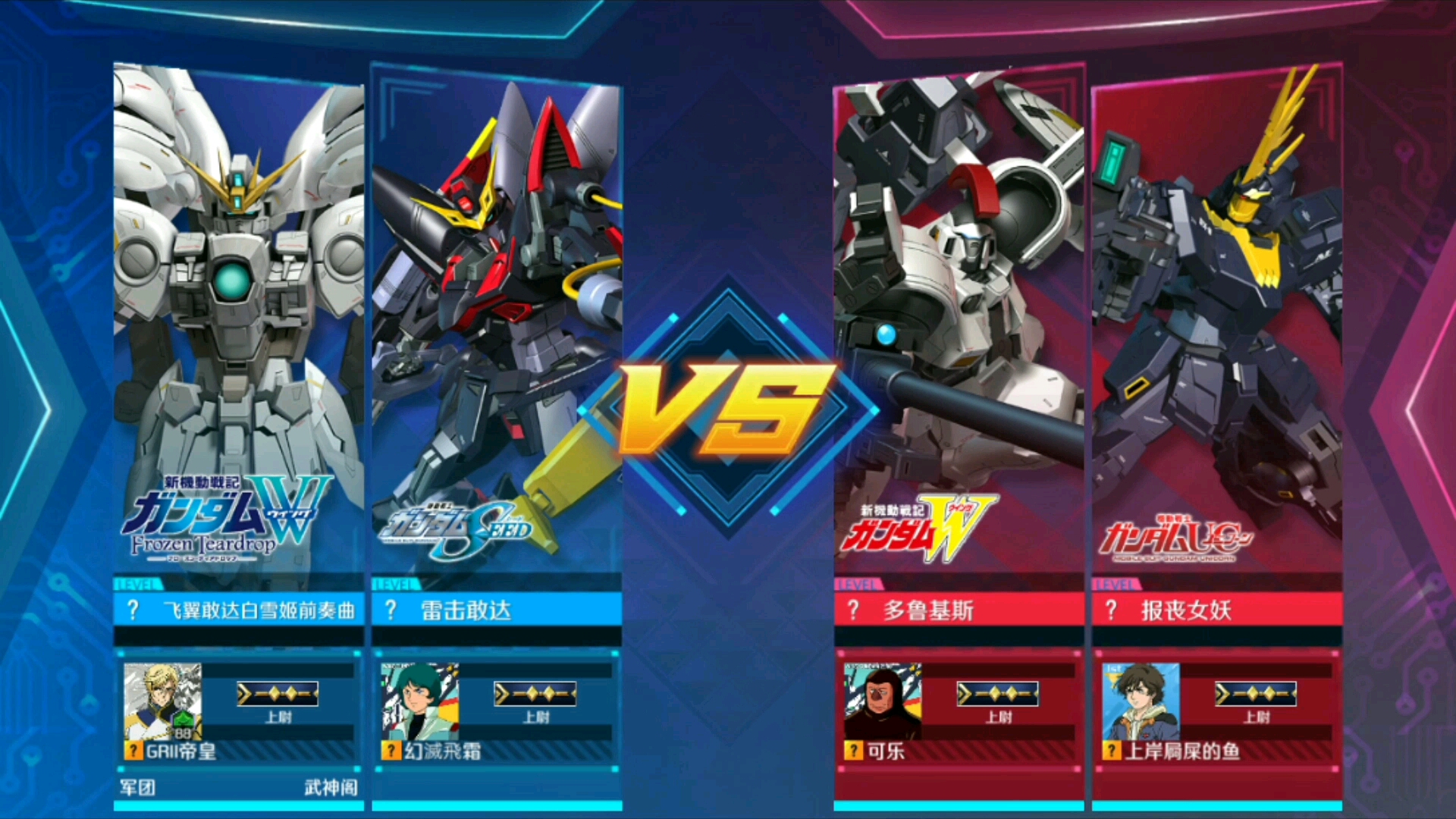Screen dimensions: 1456x819
Task: View player 上岸屙屎的鱼's brown-haired pilot avatar
Action: (x=1141, y=701)
